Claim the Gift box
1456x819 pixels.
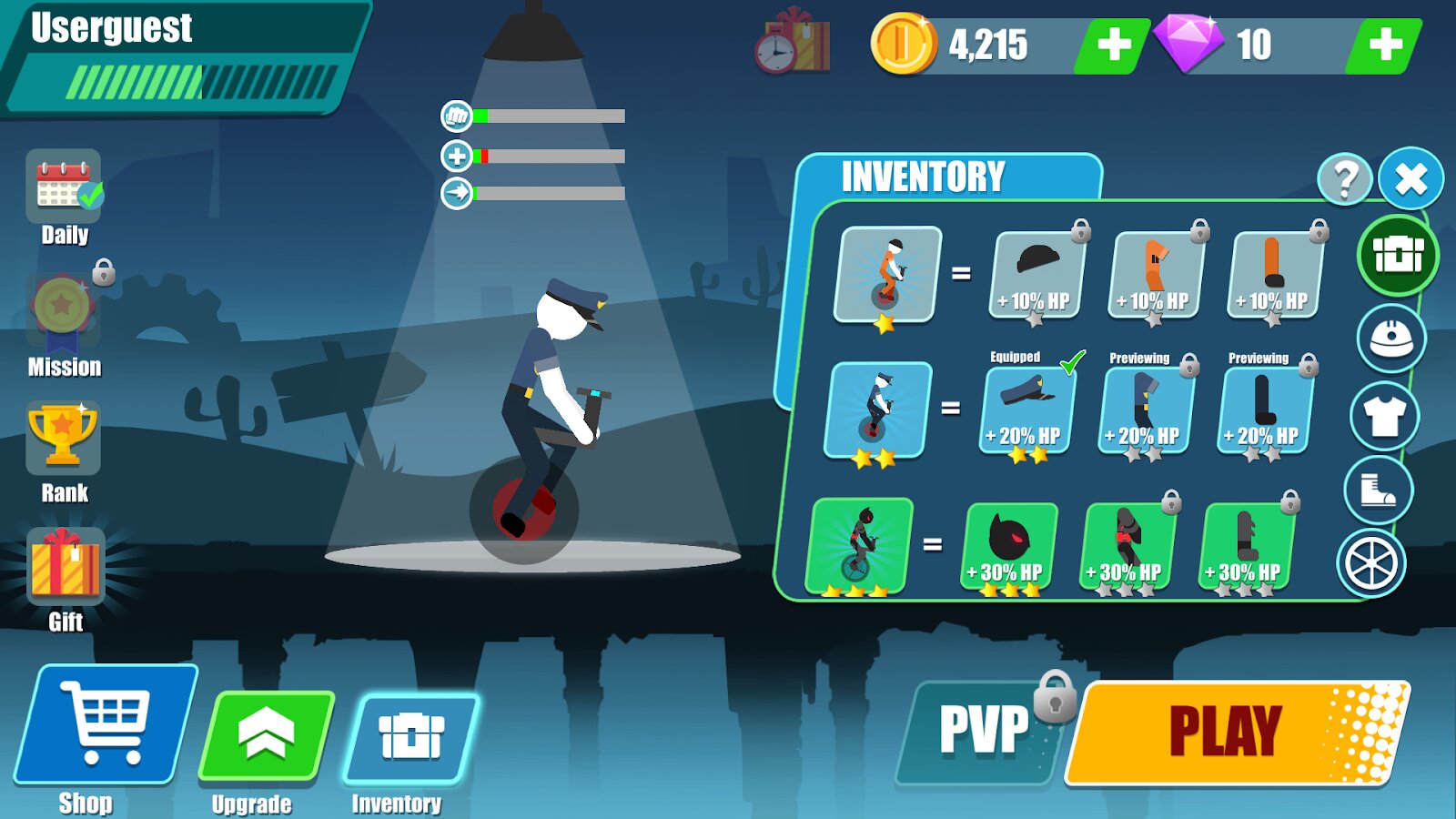[65, 567]
